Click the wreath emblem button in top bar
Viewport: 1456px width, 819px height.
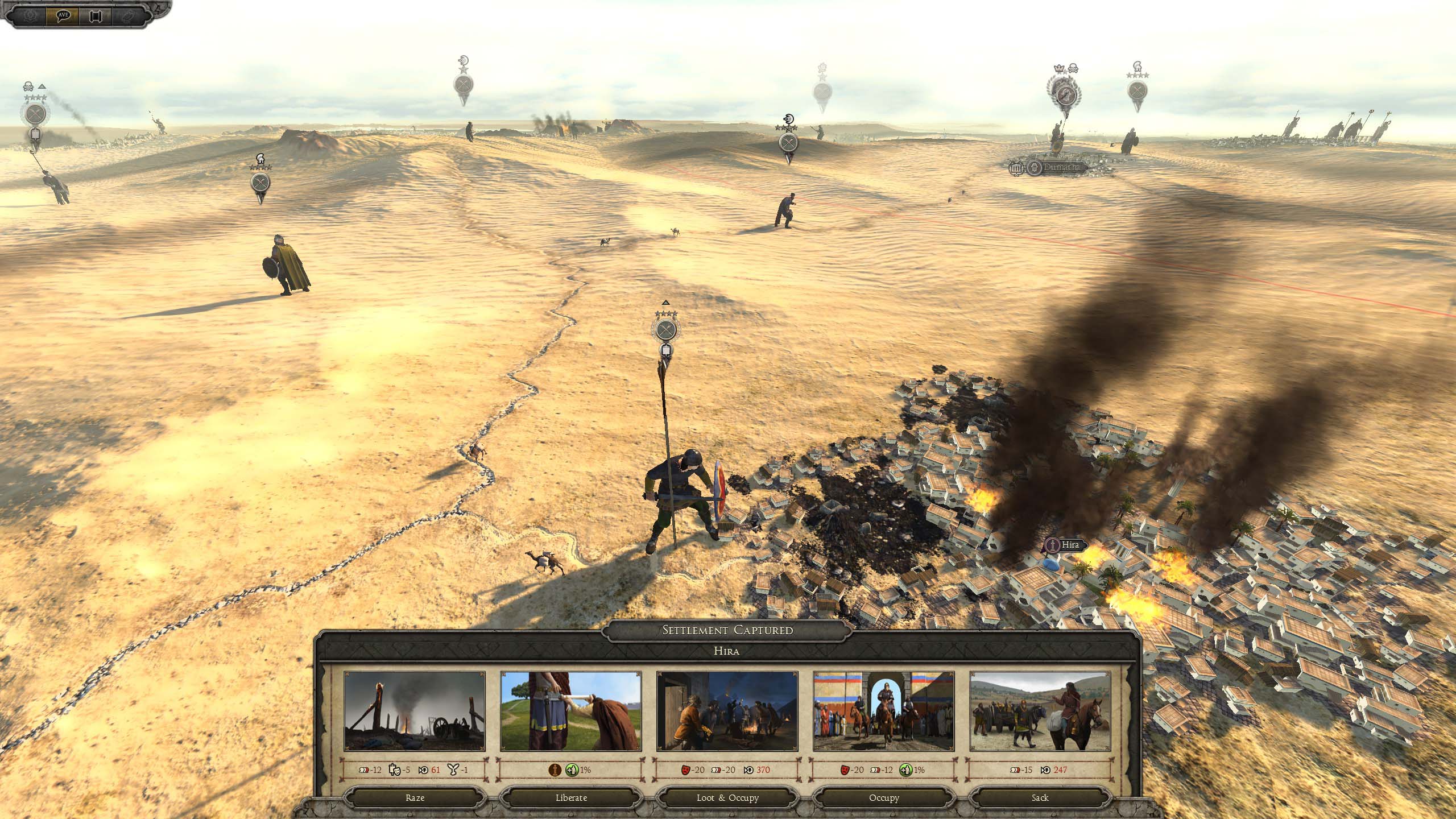coord(29,15)
